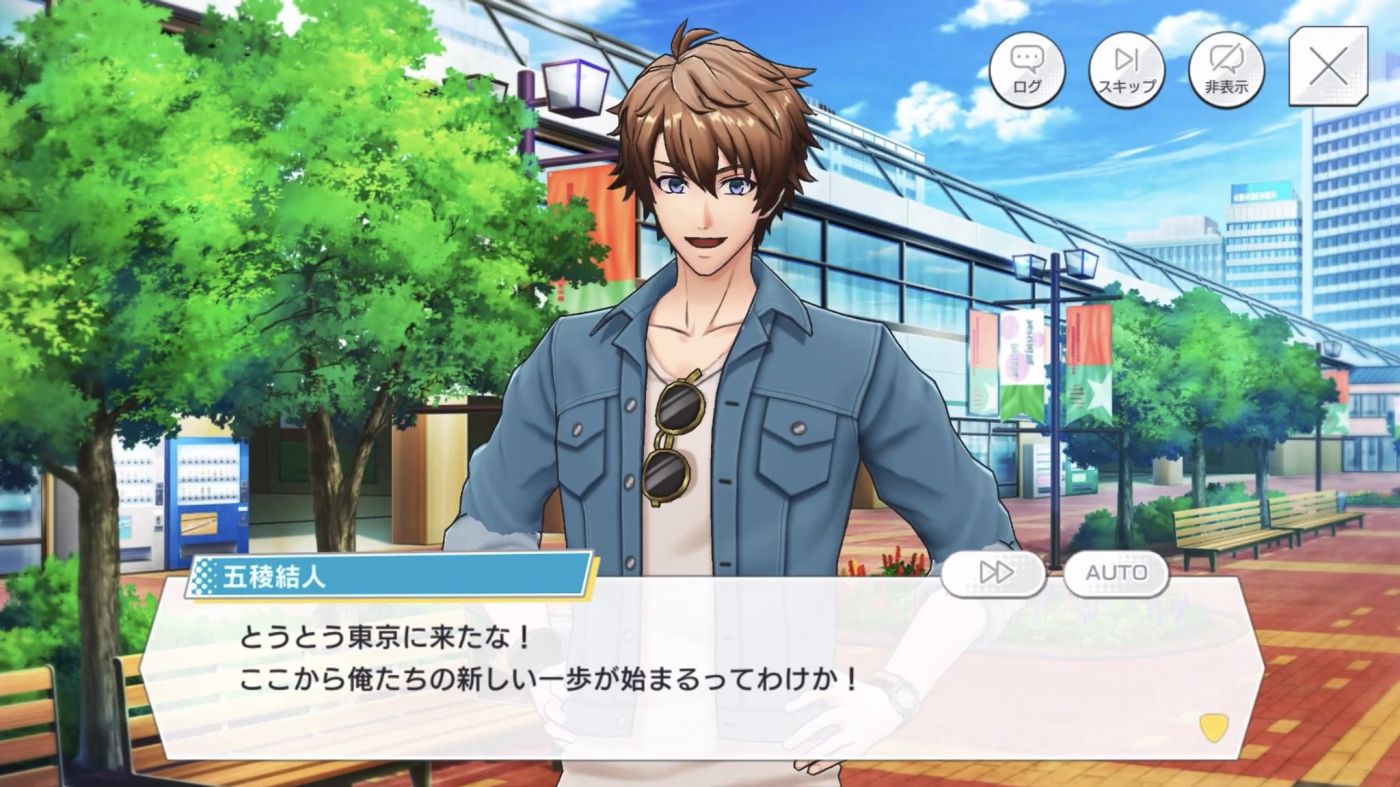Close the story scene with X
Image resolution: width=1400 pixels, height=787 pixels.
click(x=1328, y=67)
